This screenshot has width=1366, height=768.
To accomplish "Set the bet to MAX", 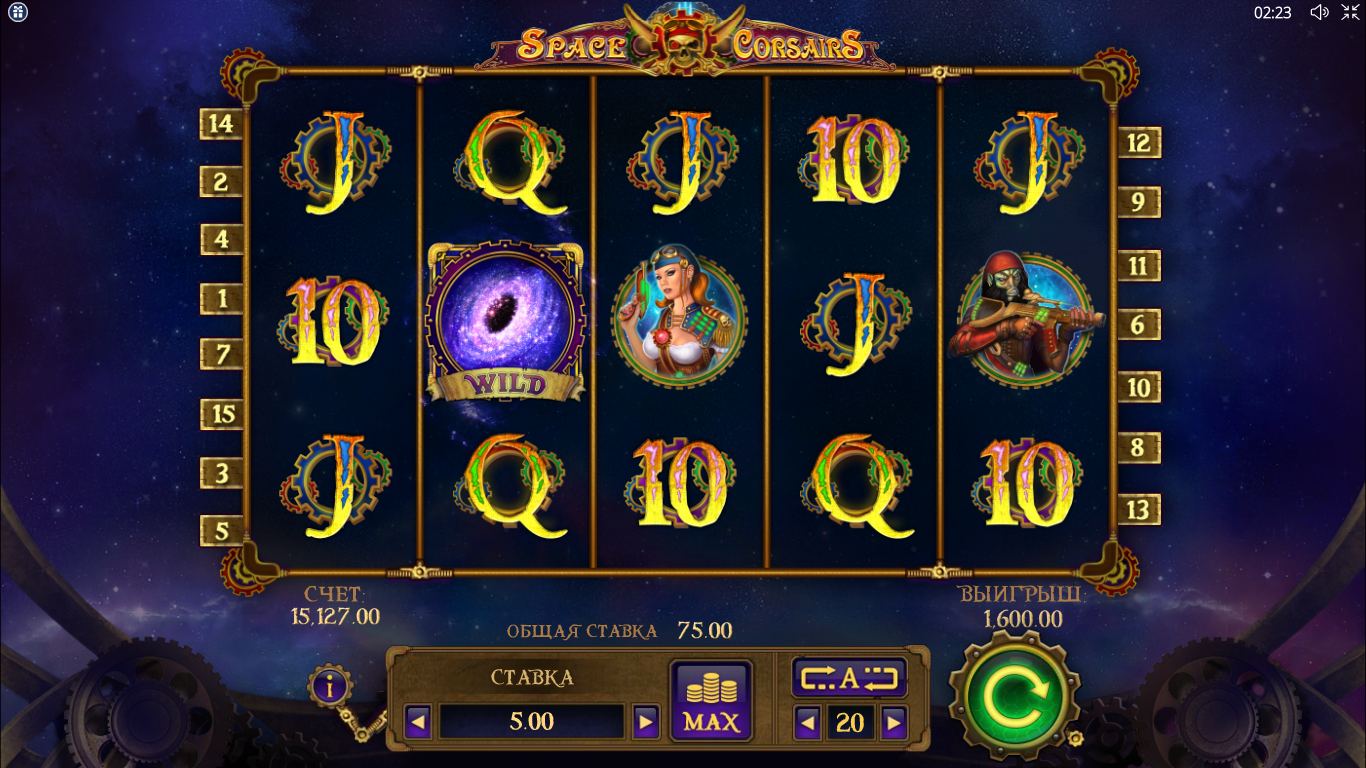I will pyautogui.click(x=710, y=700).
